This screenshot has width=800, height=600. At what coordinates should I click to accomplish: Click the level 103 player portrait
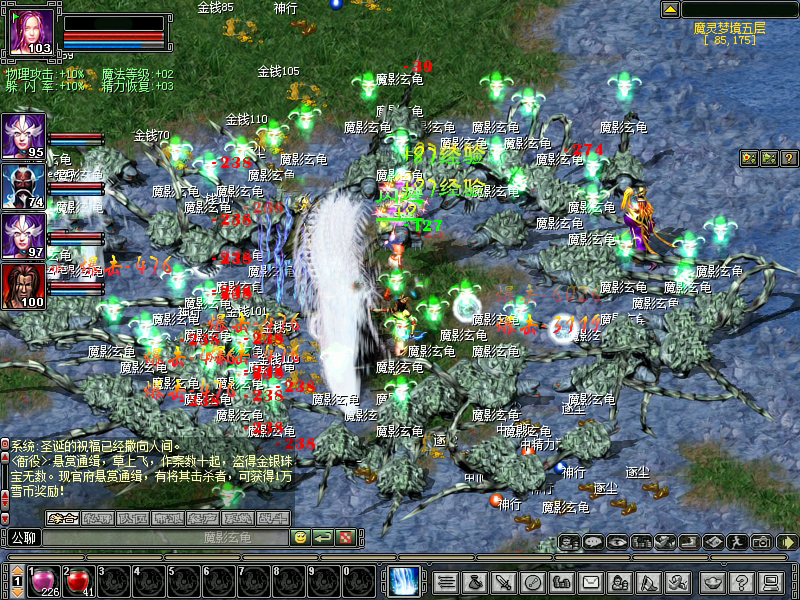coord(31,32)
